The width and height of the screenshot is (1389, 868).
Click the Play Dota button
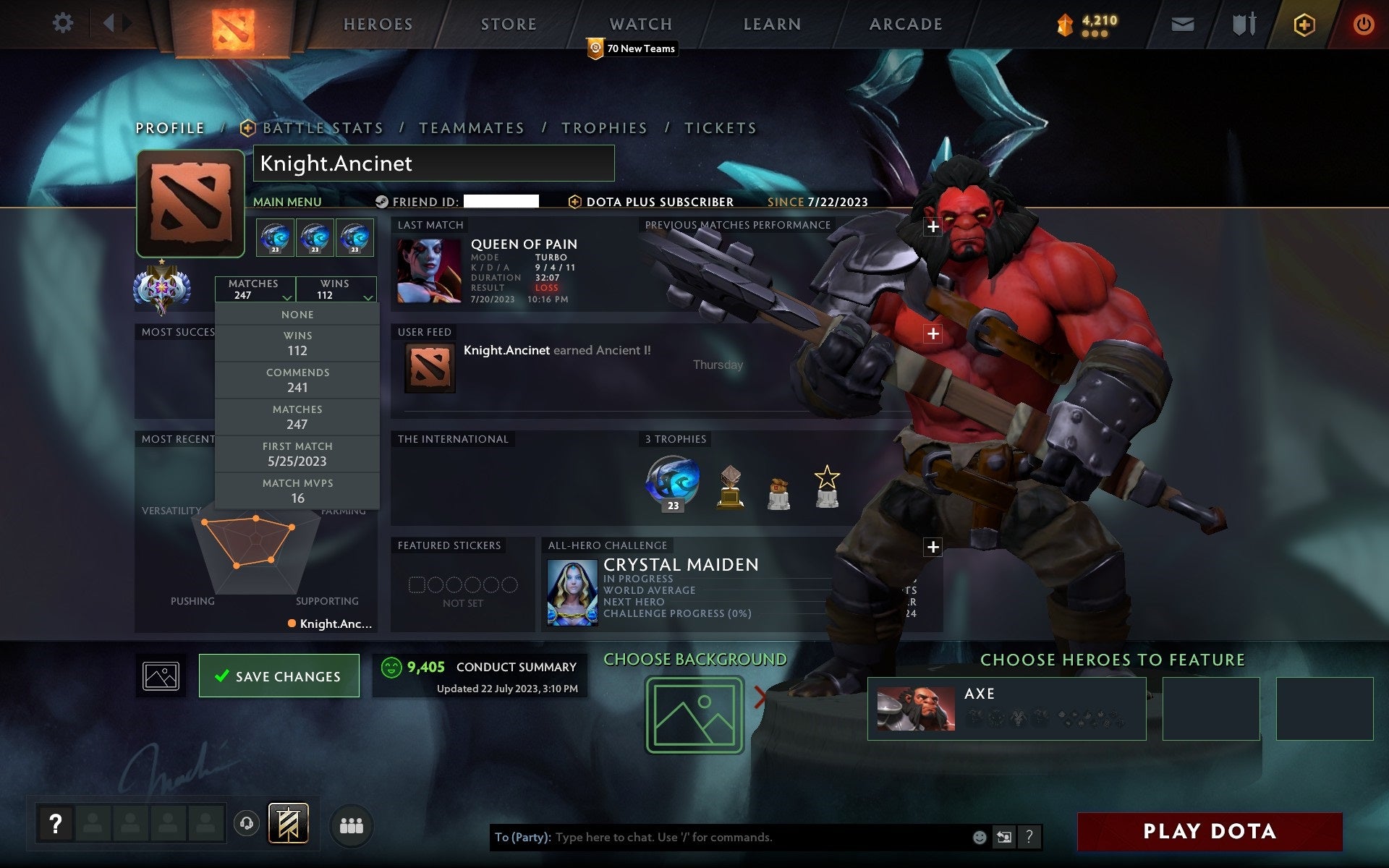tap(1210, 831)
